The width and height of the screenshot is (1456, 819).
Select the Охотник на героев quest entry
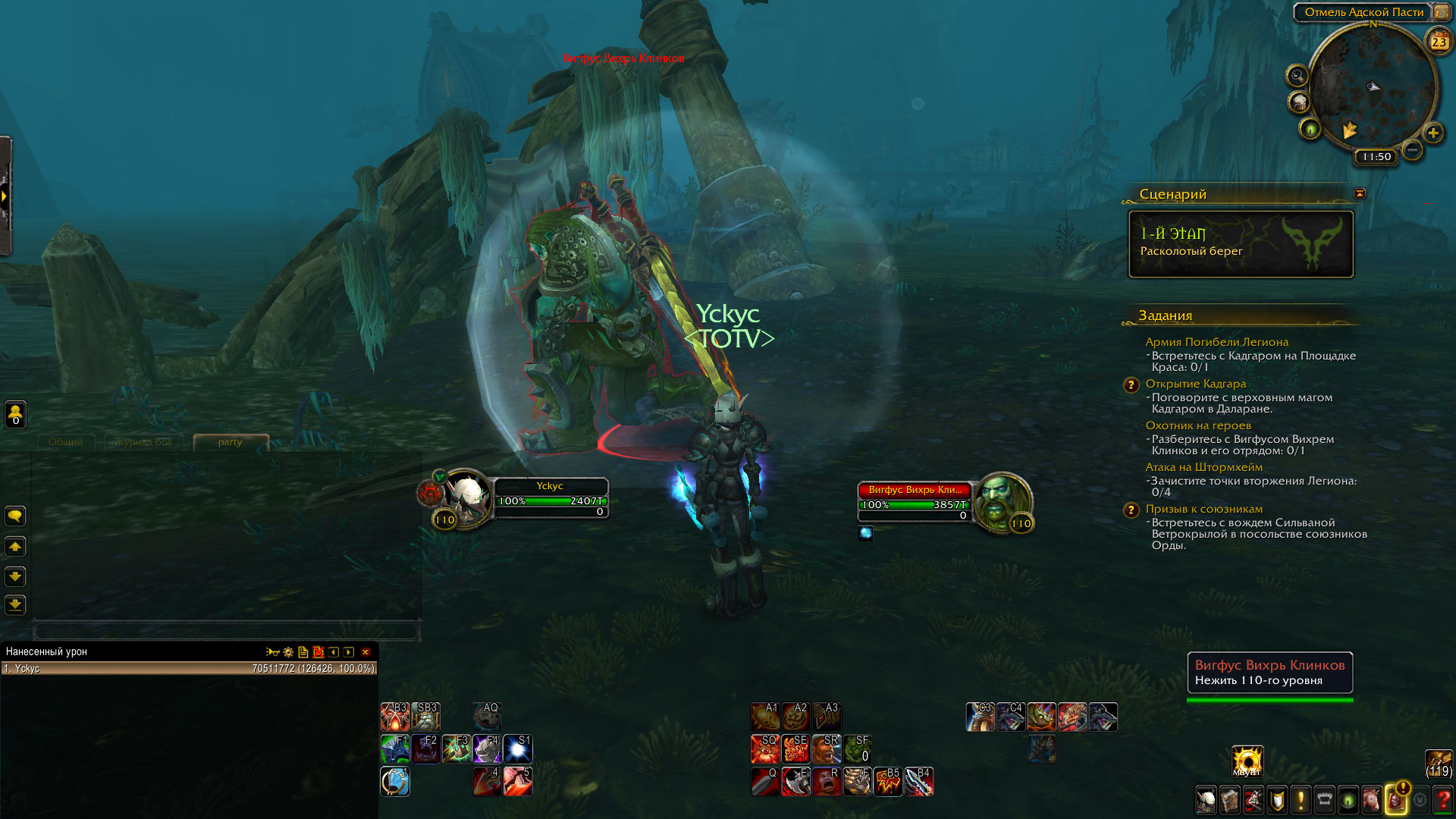click(x=1198, y=425)
